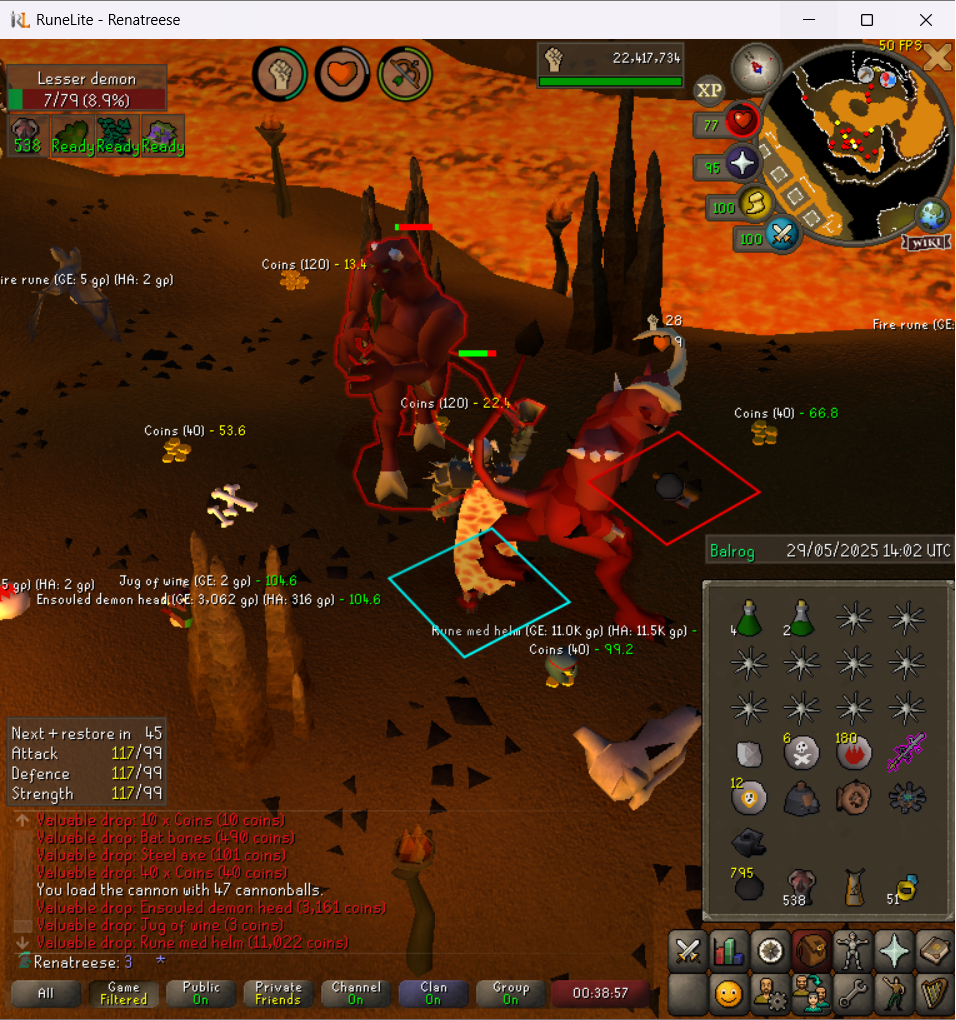Viewport: 956px width, 1020px height.
Task: Click the Wiki lookup banner
Action: pyautogui.click(x=925, y=243)
